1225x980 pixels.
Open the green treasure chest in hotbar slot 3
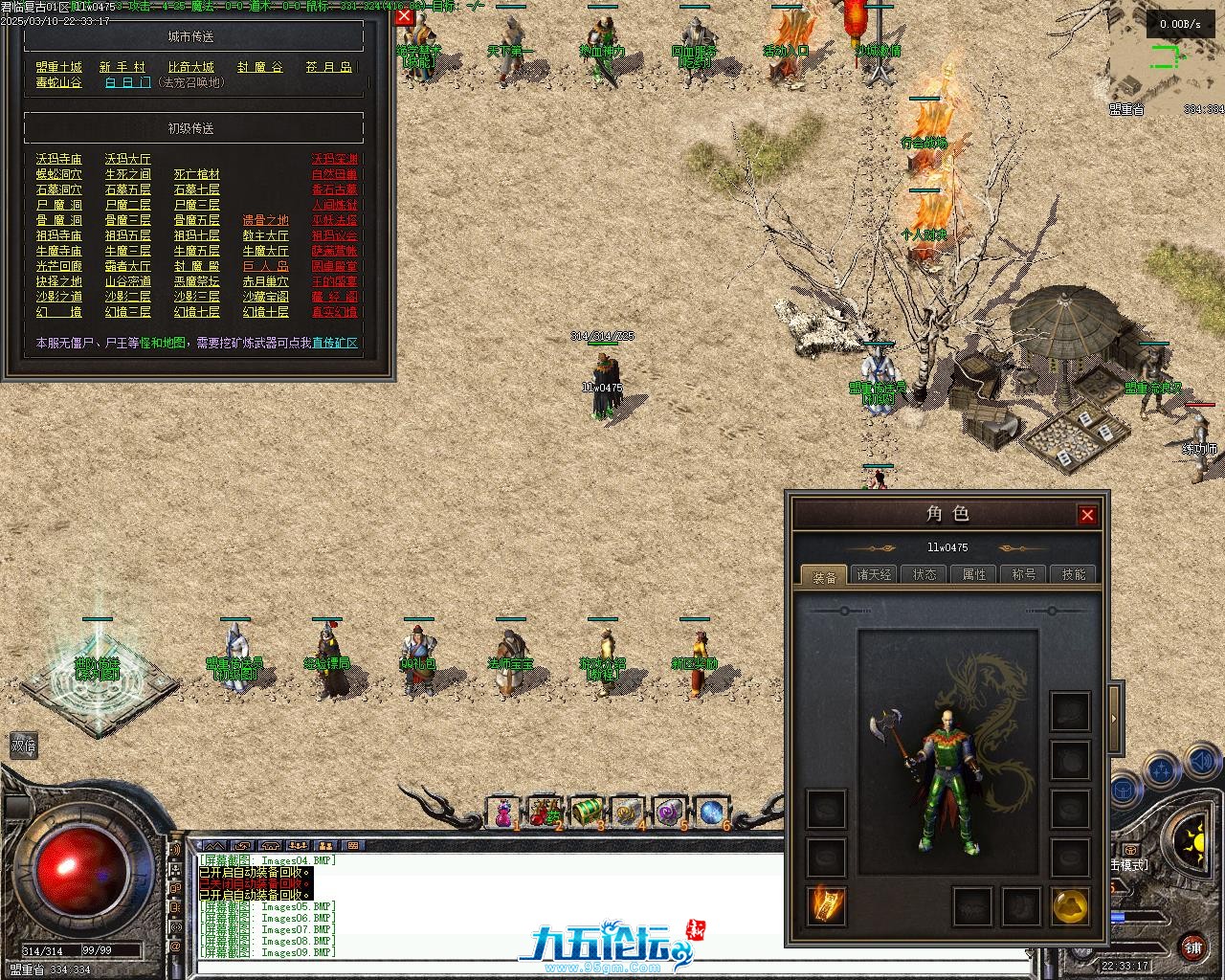[586, 813]
